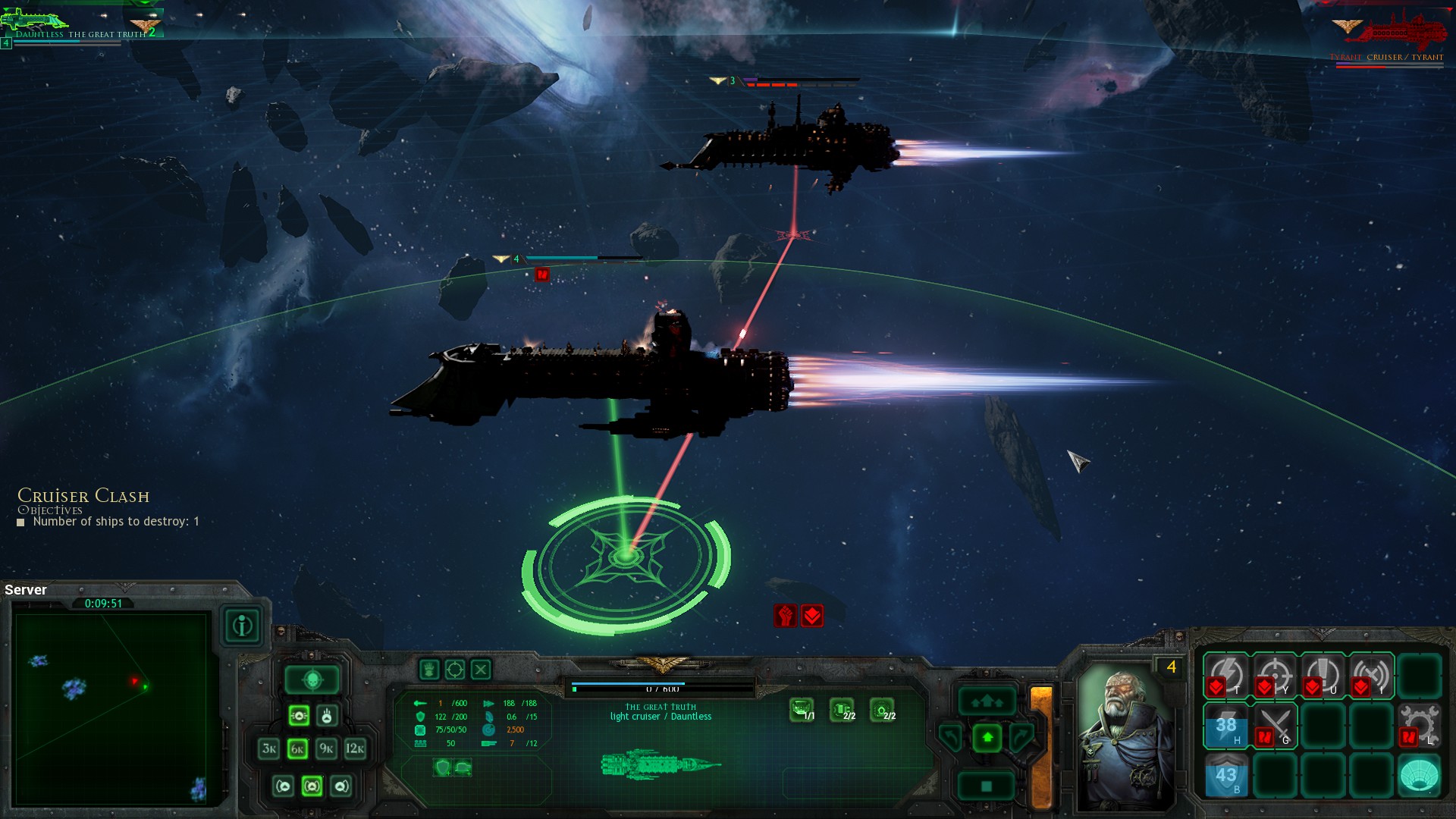Select the admiral captain portrait
This screenshot has height=819, width=1456.
[x=1125, y=736]
